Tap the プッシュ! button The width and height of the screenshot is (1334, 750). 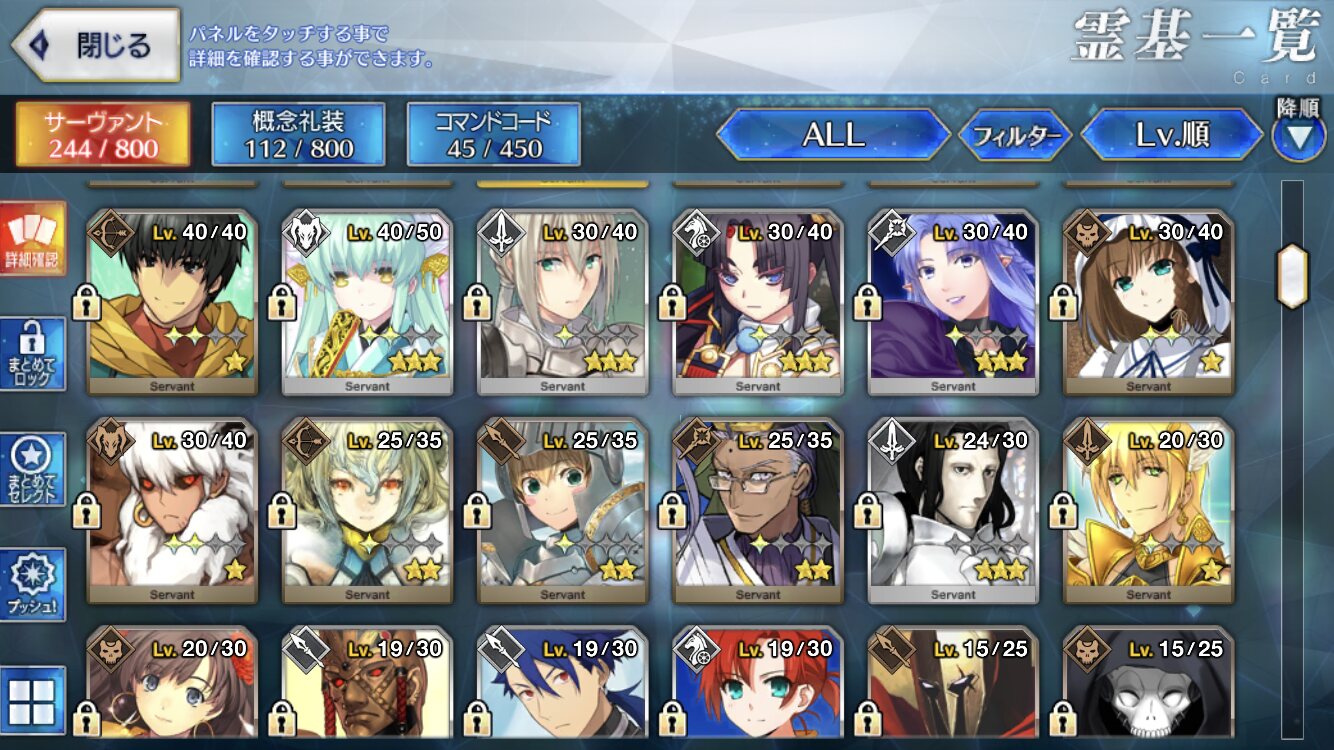(x=33, y=584)
